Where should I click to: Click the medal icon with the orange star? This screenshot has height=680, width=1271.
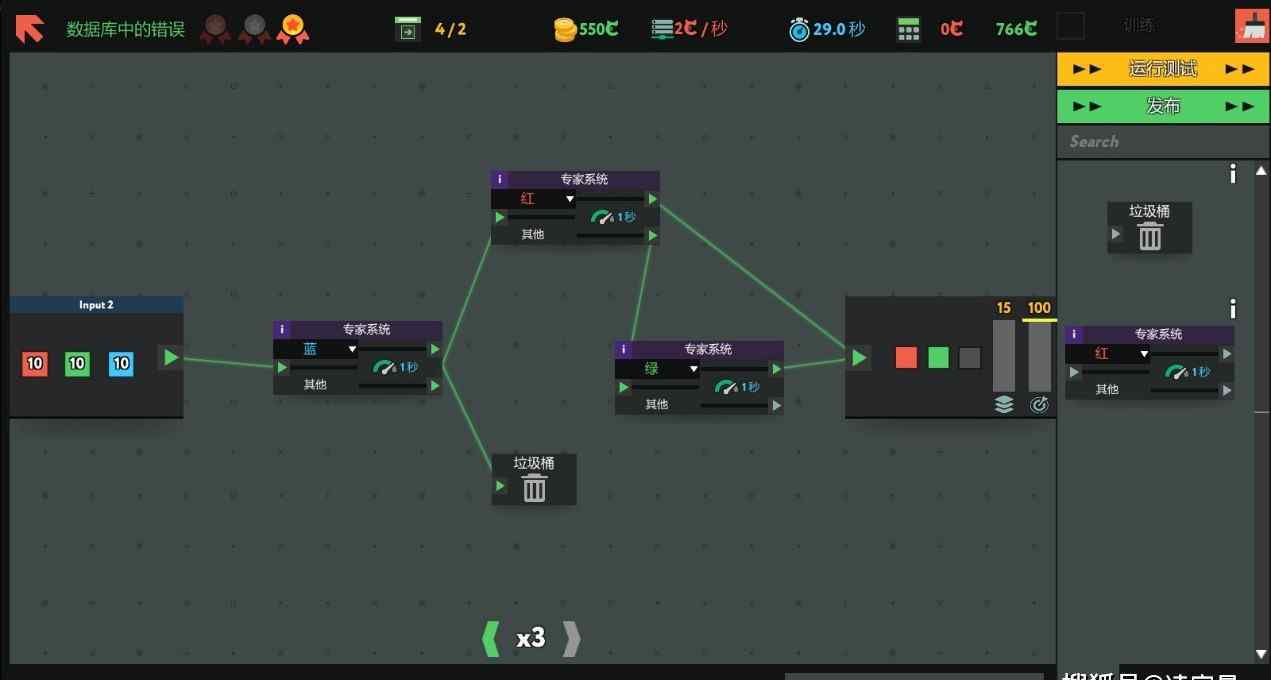tap(292, 29)
